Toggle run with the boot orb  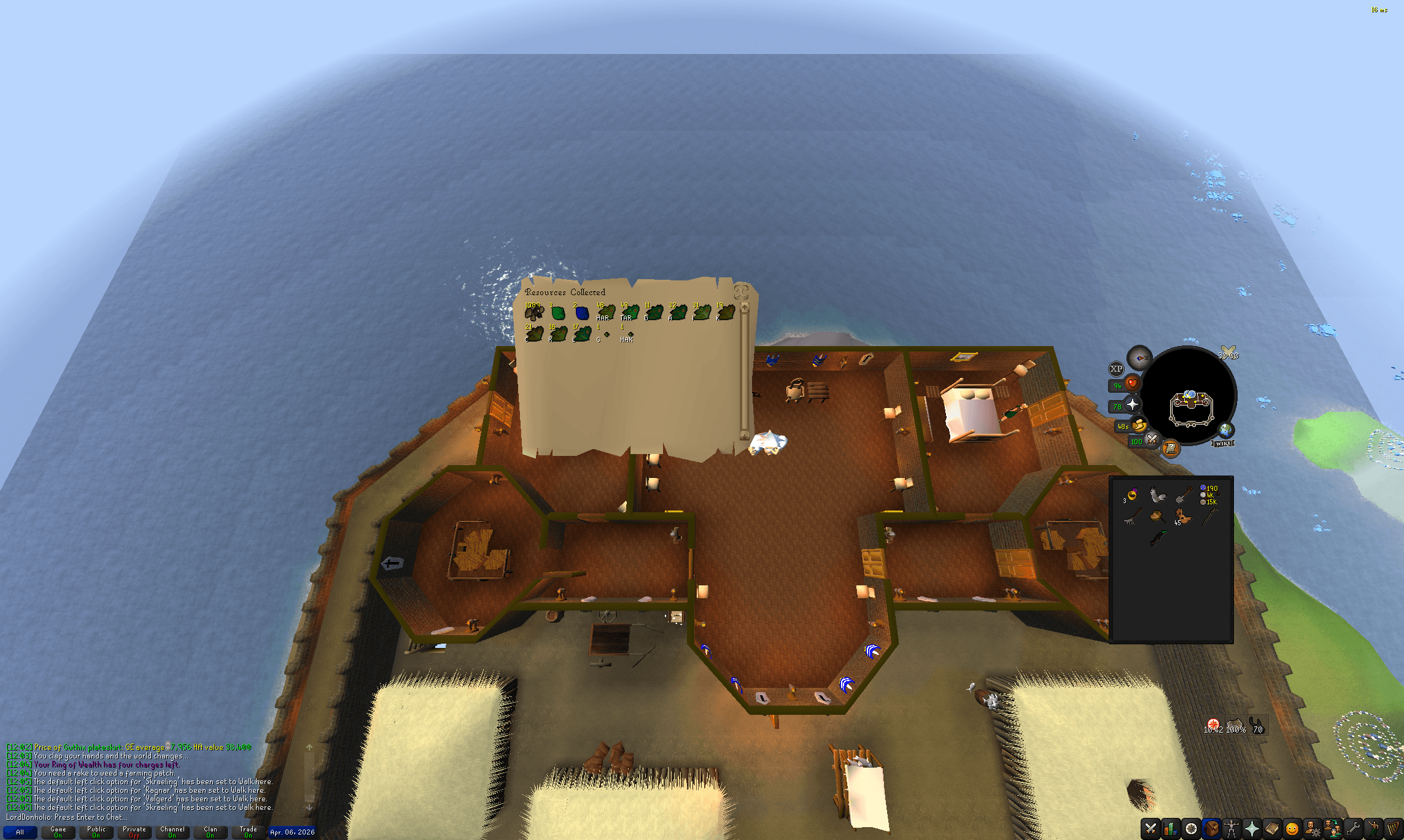click(1139, 425)
